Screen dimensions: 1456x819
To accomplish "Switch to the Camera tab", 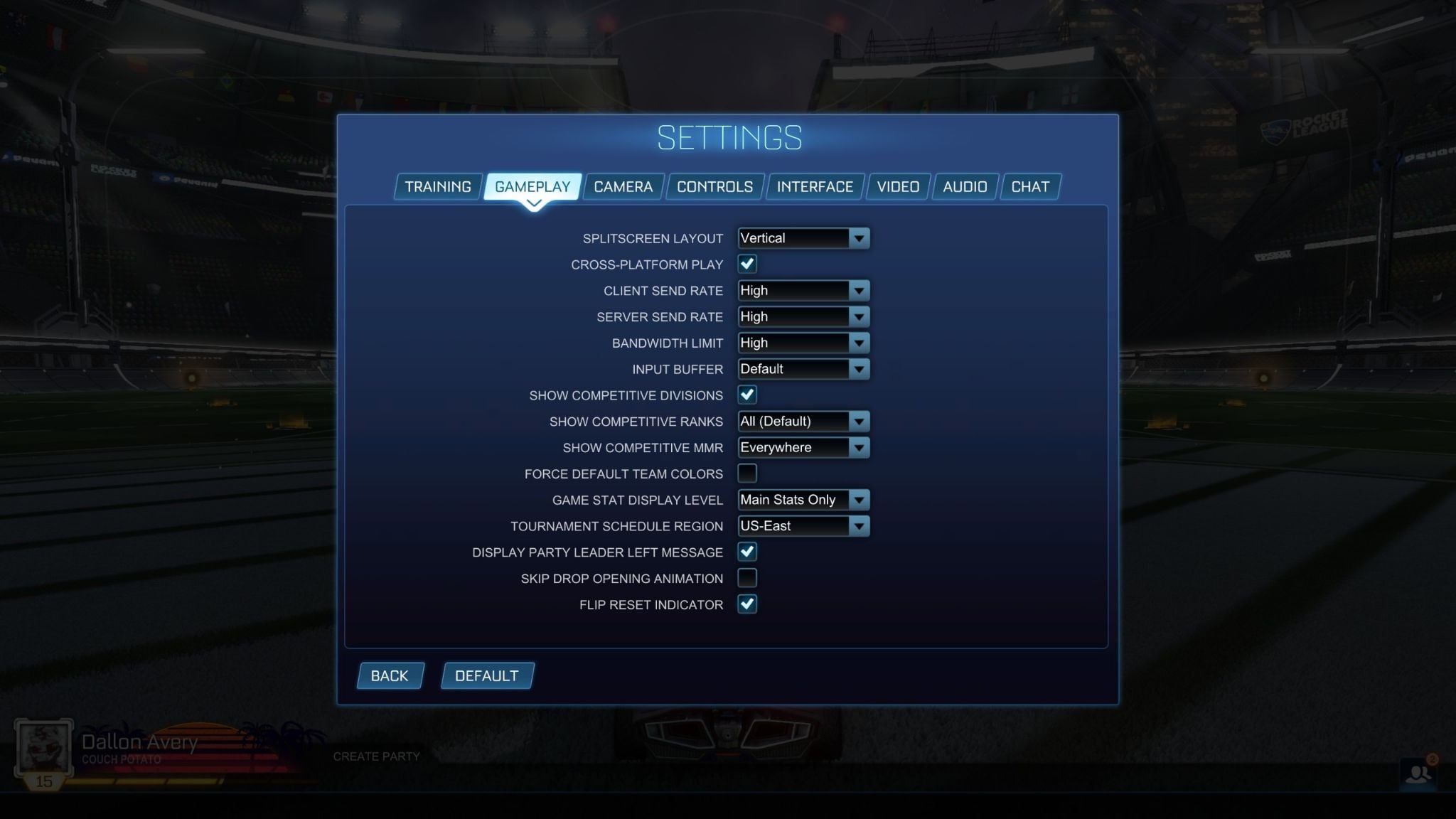I will pos(623,186).
